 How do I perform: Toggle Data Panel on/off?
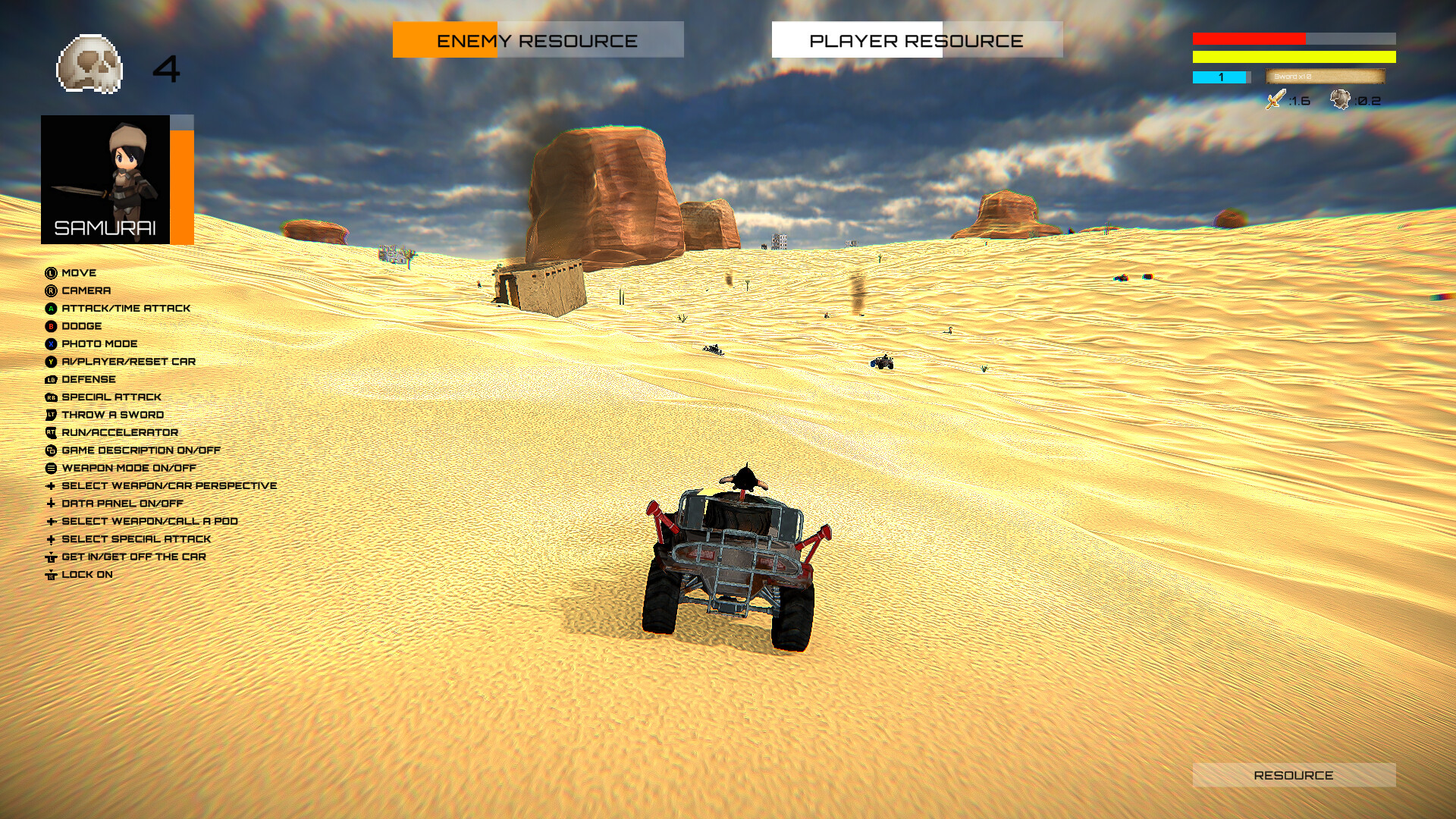point(50,503)
